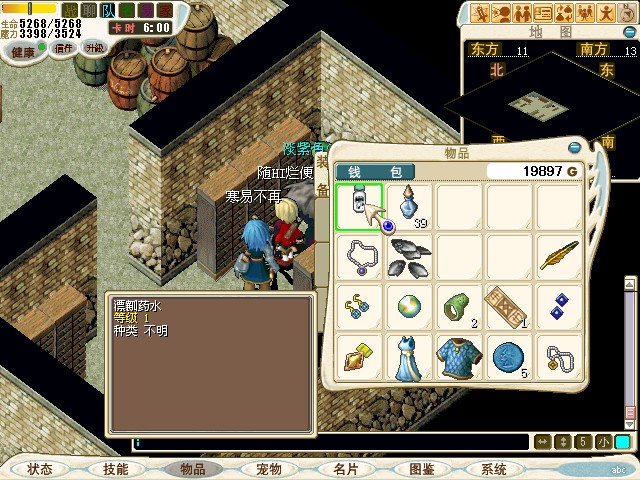Select the blue coin stack of 5
640x480 pixels.
[x=510, y=356]
